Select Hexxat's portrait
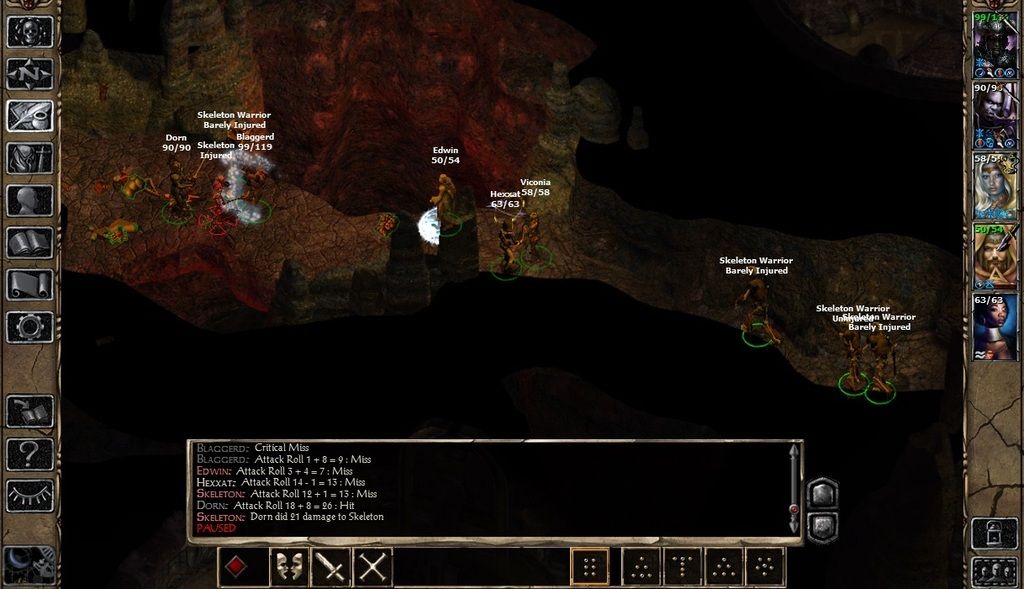 [996, 328]
